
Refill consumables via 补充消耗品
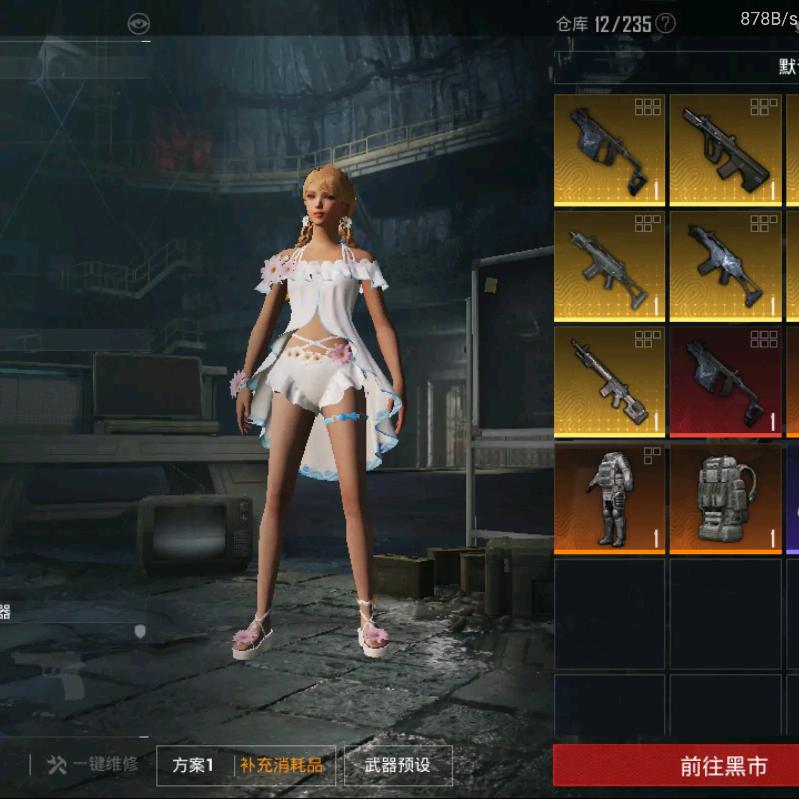(281, 766)
